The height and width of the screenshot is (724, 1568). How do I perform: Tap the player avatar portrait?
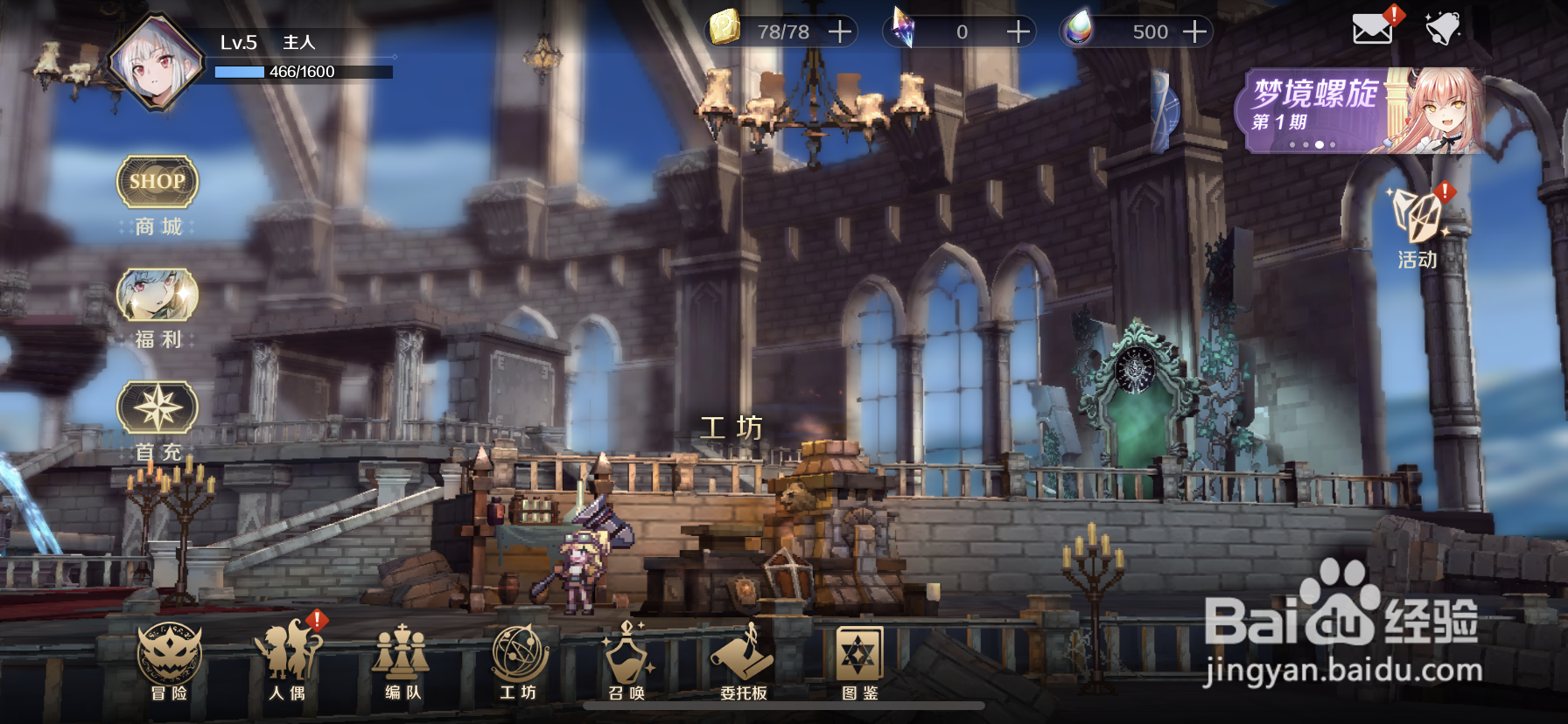tap(156, 61)
